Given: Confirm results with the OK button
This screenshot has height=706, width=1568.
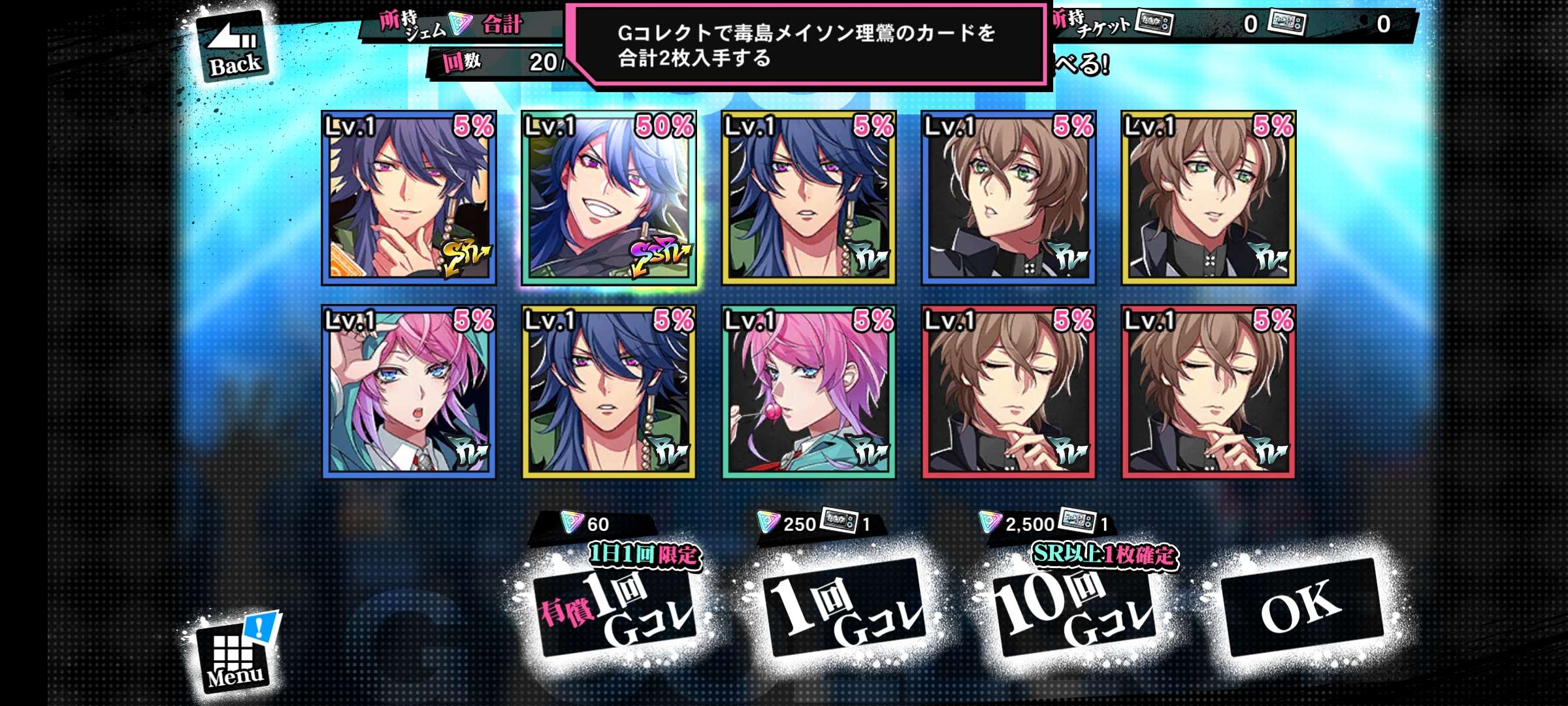Looking at the screenshot, I should coord(1301,607).
